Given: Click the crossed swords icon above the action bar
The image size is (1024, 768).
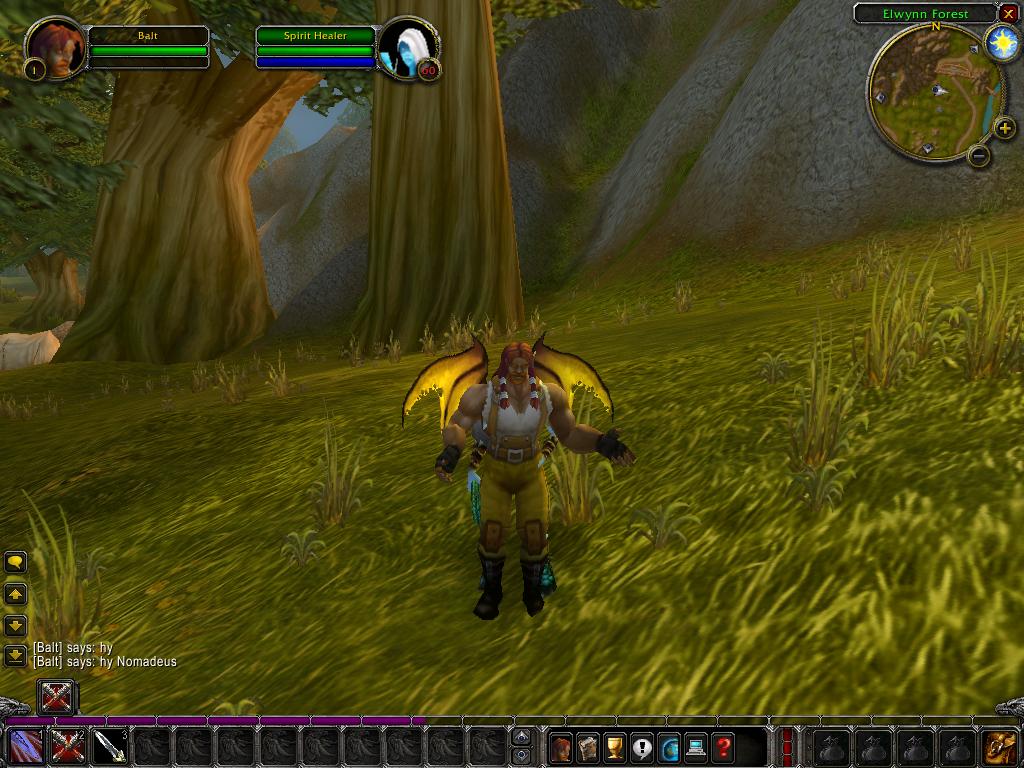Looking at the screenshot, I should (x=56, y=696).
